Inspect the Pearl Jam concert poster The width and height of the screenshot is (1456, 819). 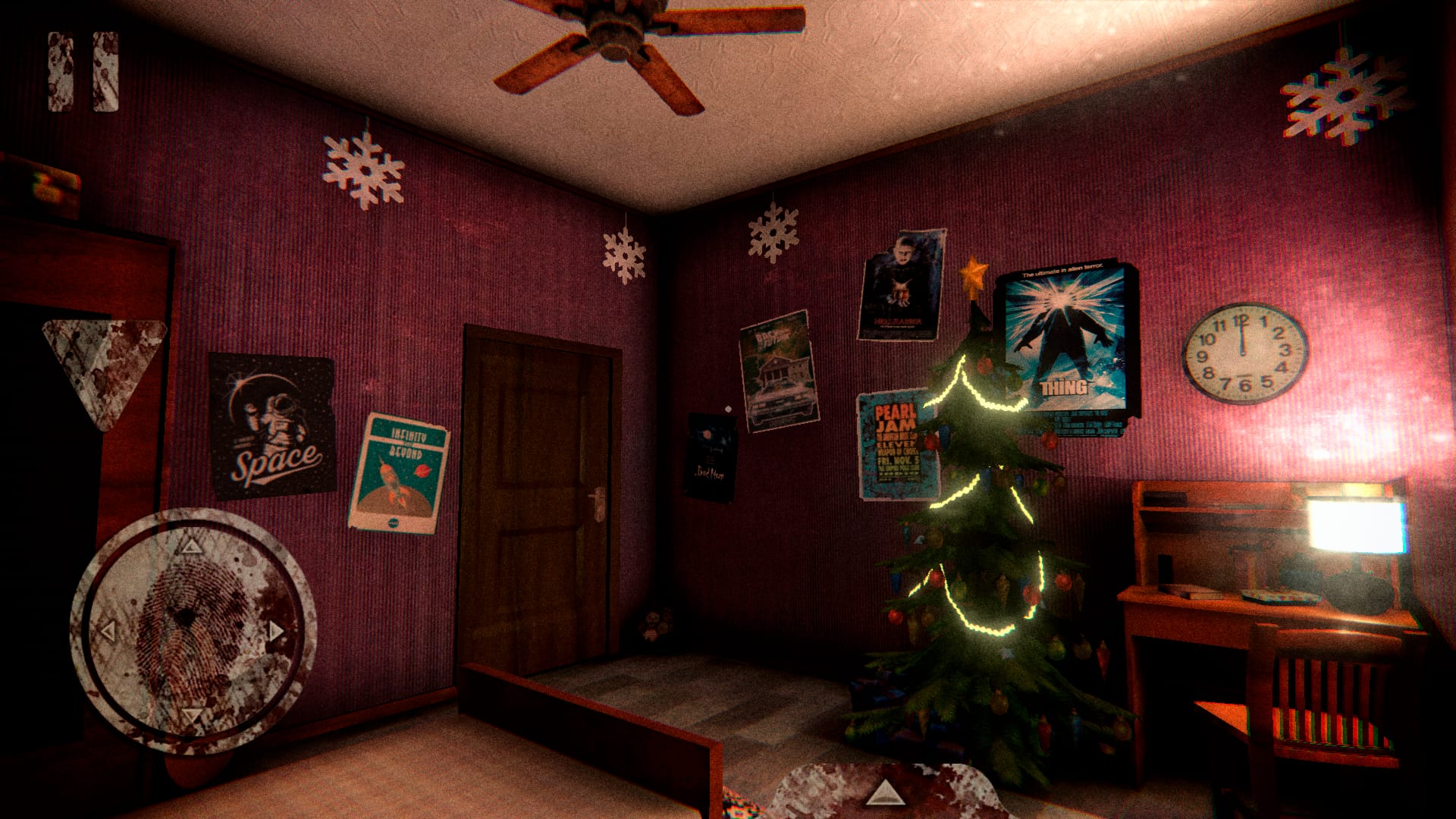click(x=895, y=440)
